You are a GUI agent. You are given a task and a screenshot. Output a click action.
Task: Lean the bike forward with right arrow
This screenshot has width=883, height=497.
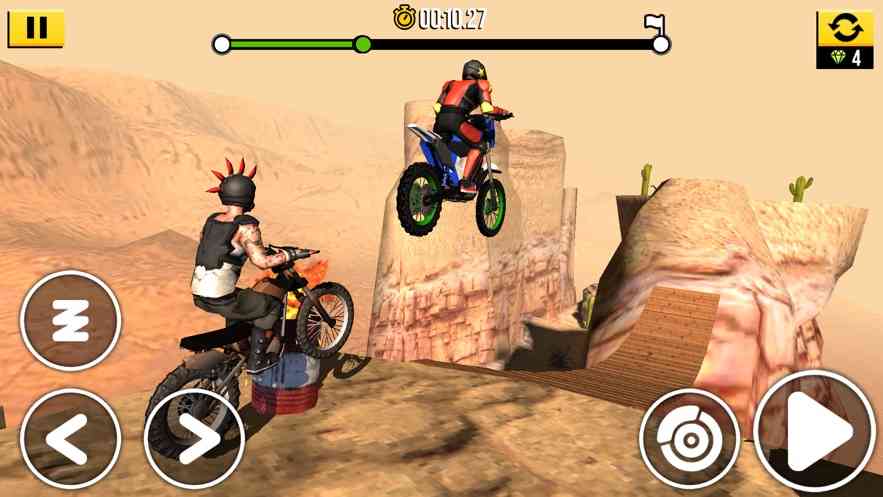[x=194, y=438]
